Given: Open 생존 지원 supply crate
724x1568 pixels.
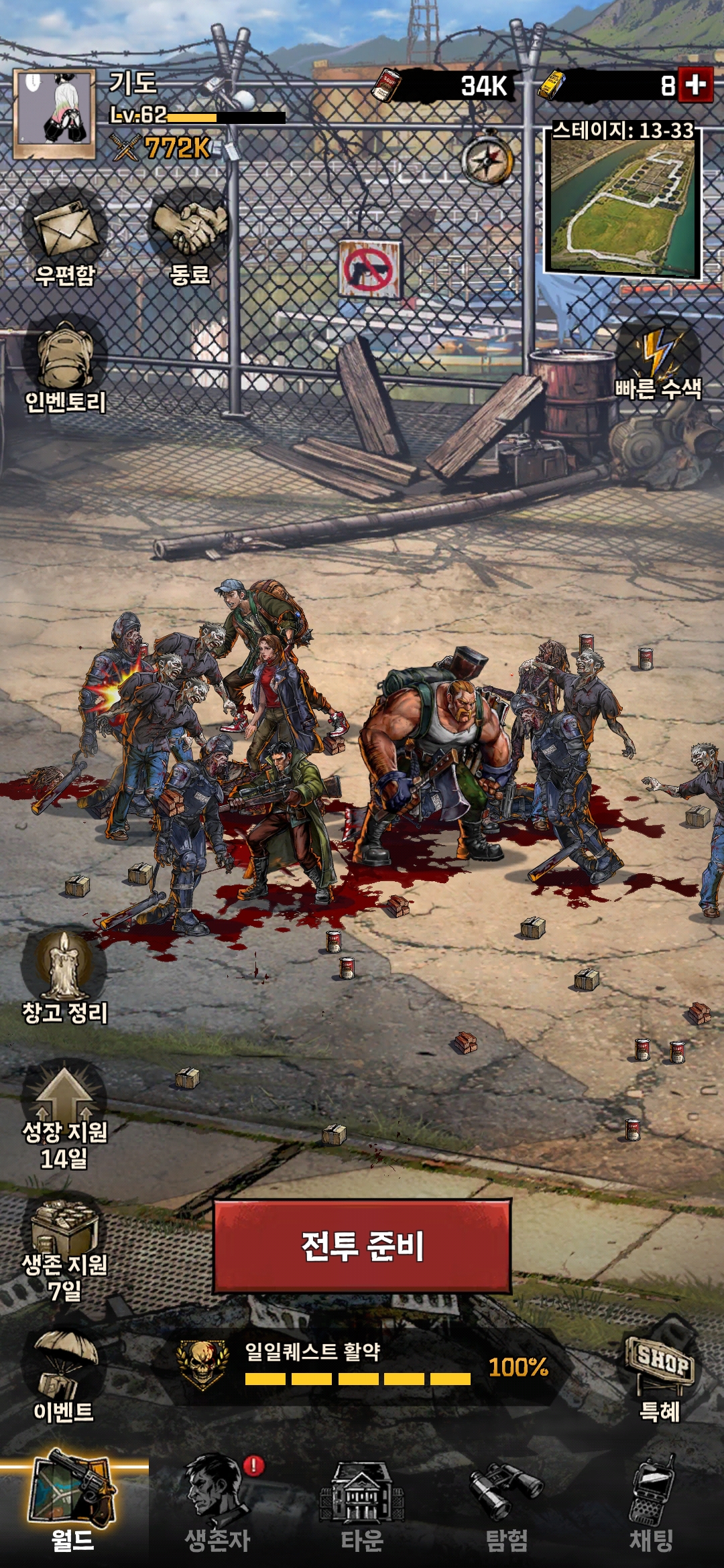Looking at the screenshot, I should 65,1246.
